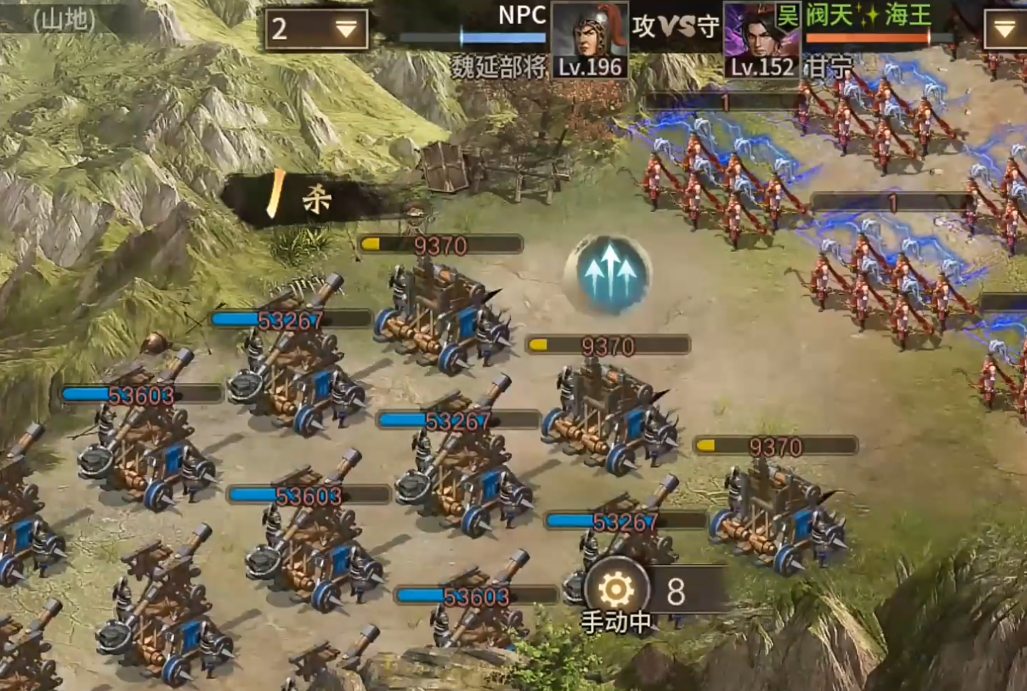Screen dimensions: 1027x691
Task: Expand the dropdown arrow at top right
Action: pyautogui.click(x=1005, y=29)
